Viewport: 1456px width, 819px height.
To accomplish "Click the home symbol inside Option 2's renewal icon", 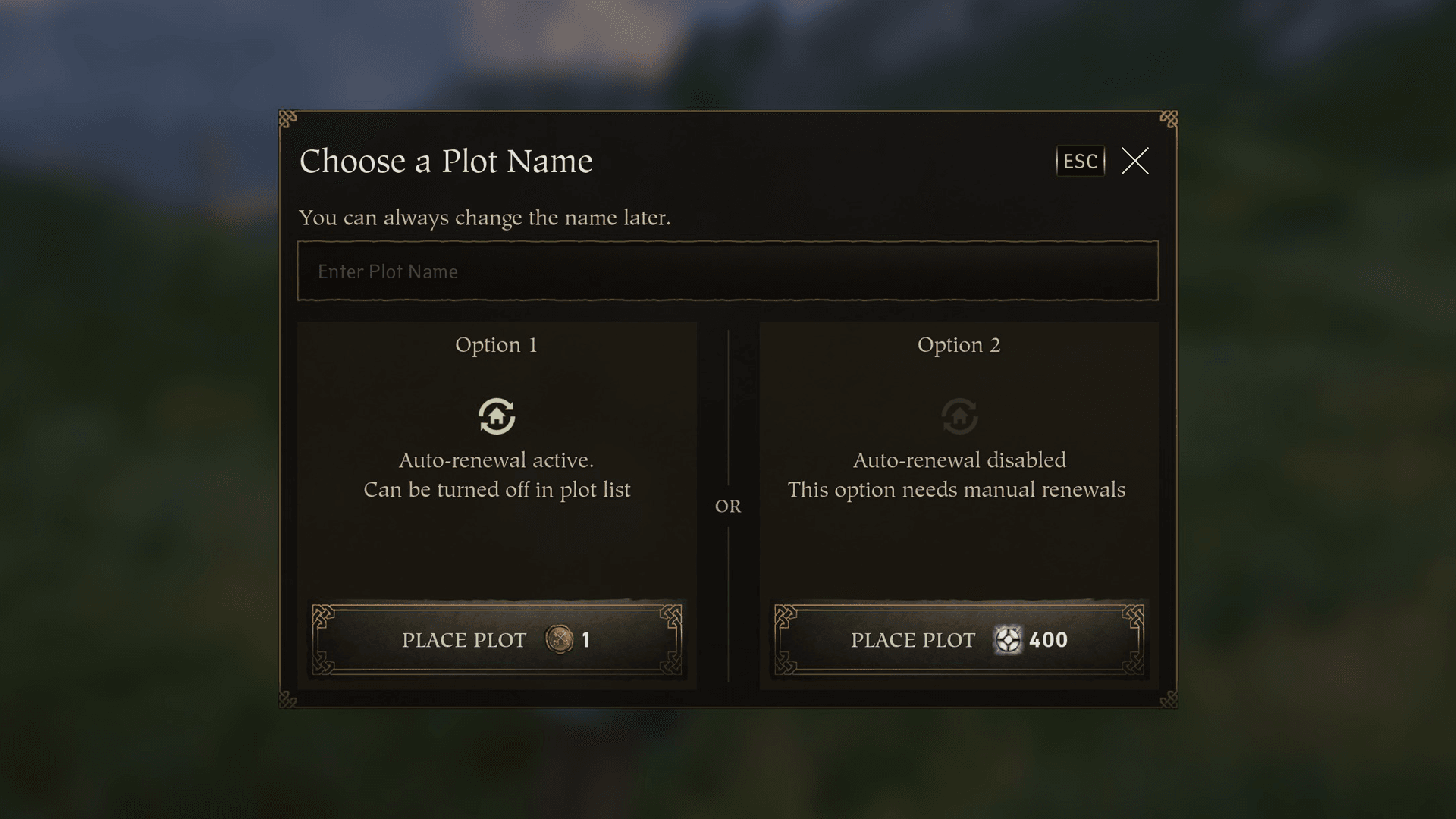I will 959,418.
